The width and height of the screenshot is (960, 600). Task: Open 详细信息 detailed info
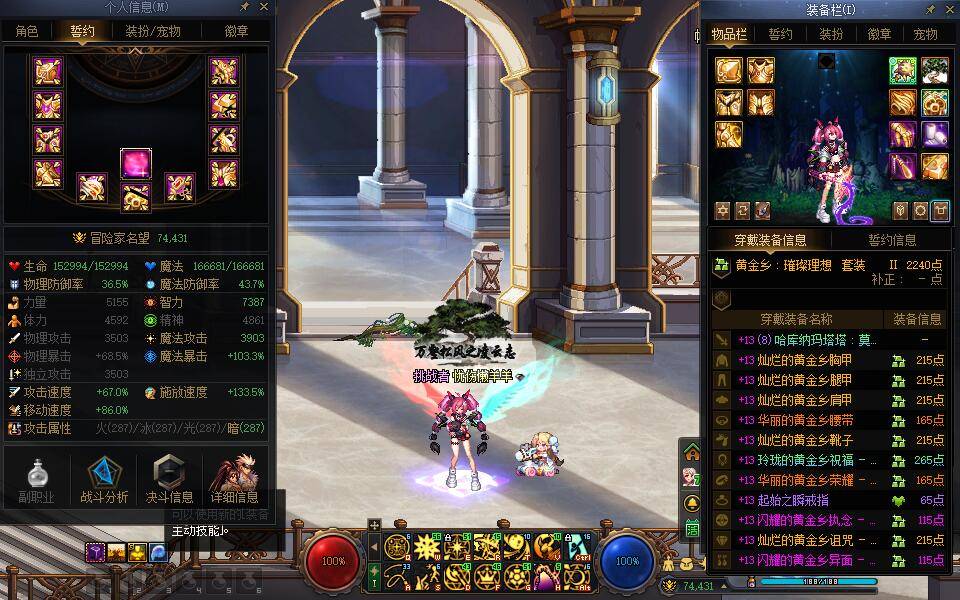point(234,480)
